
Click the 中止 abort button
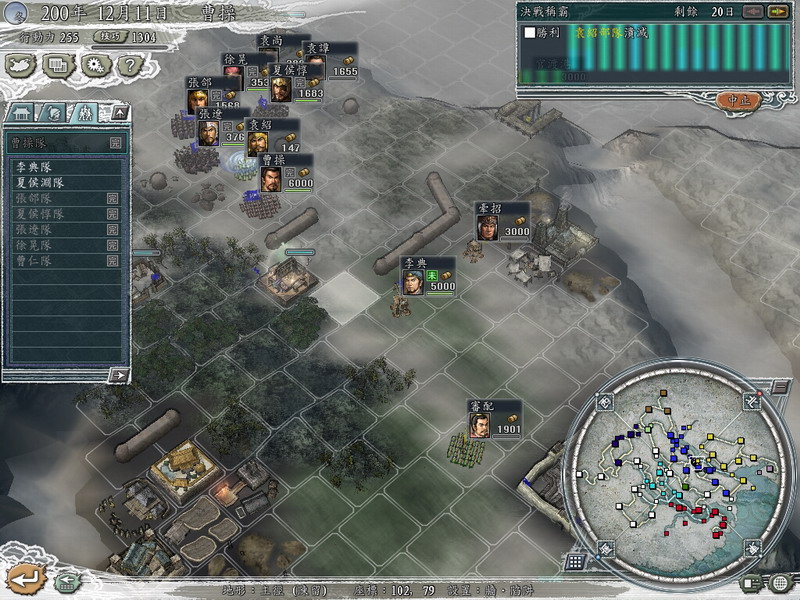pos(739,100)
